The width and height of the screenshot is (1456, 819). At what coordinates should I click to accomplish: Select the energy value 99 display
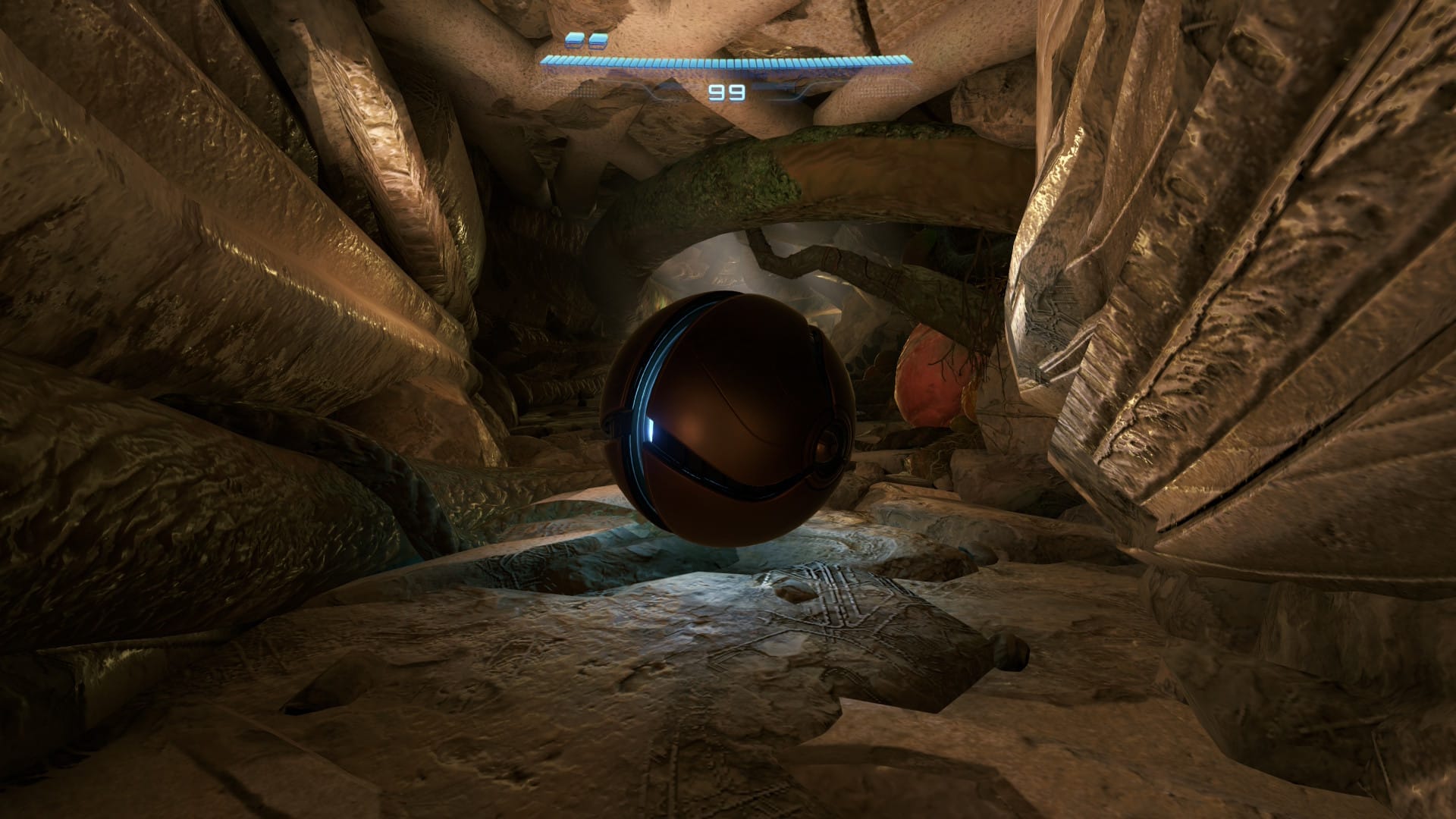(x=726, y=93)
